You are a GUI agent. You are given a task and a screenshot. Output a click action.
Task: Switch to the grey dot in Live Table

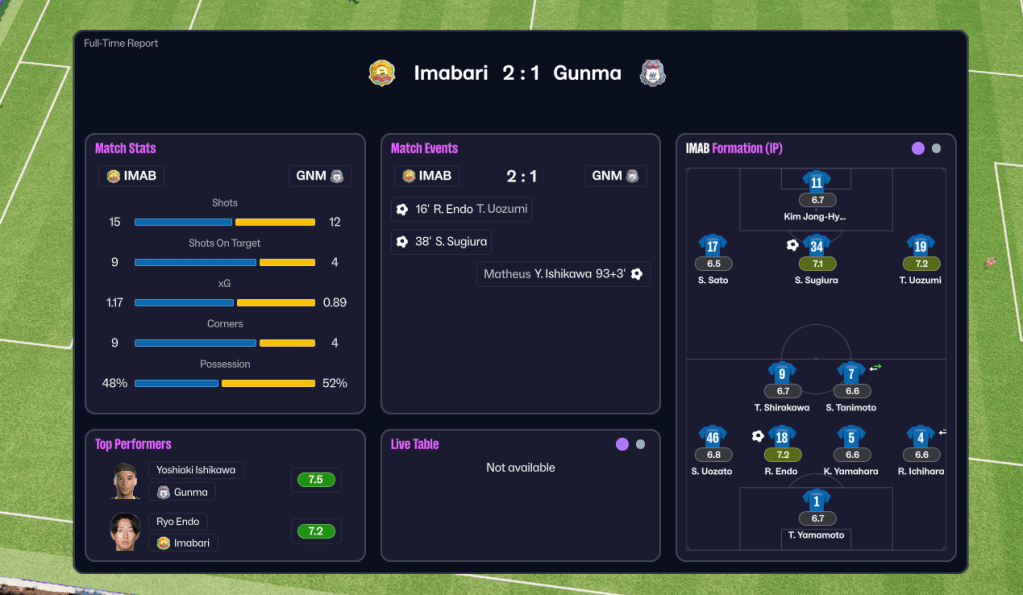pyautogui.click(x=640, y=444)
